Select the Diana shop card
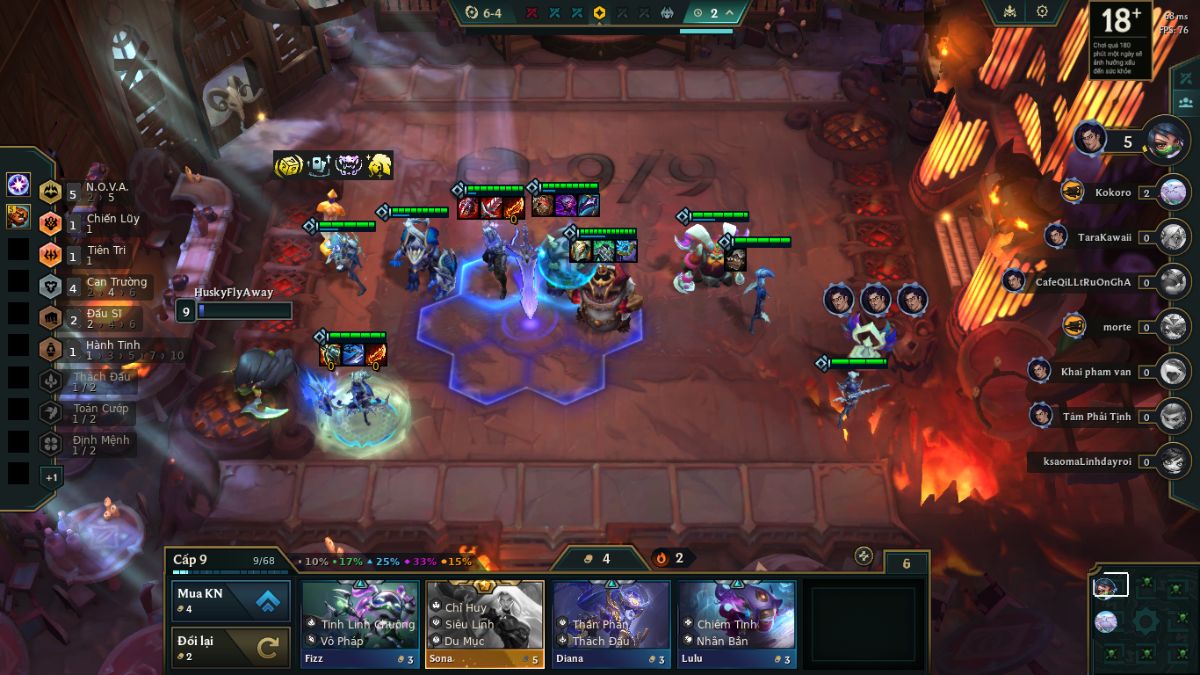This screenshot has height=675, width=1200. pos(611,622)
